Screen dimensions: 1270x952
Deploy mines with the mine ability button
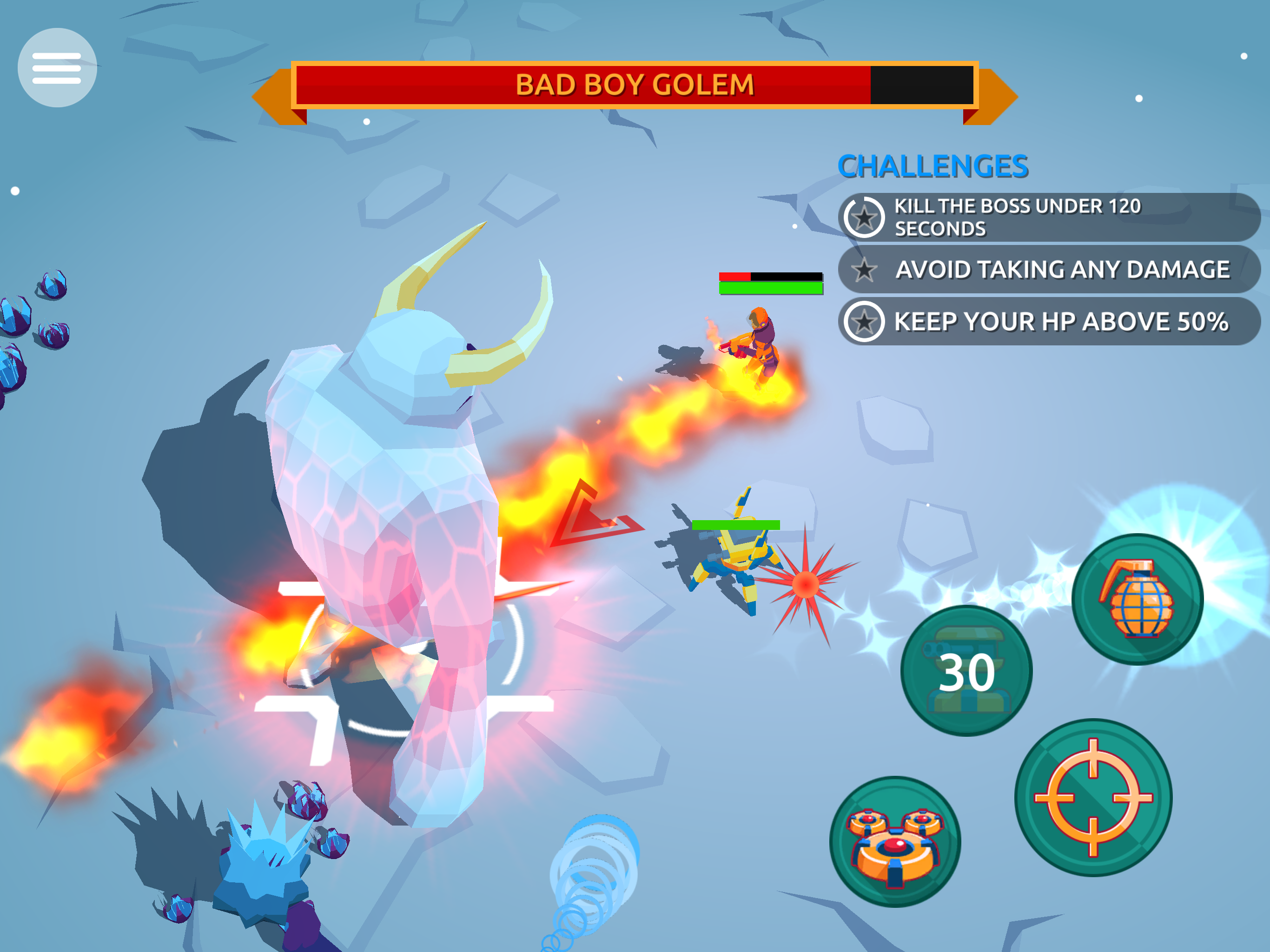pos(895,842)
